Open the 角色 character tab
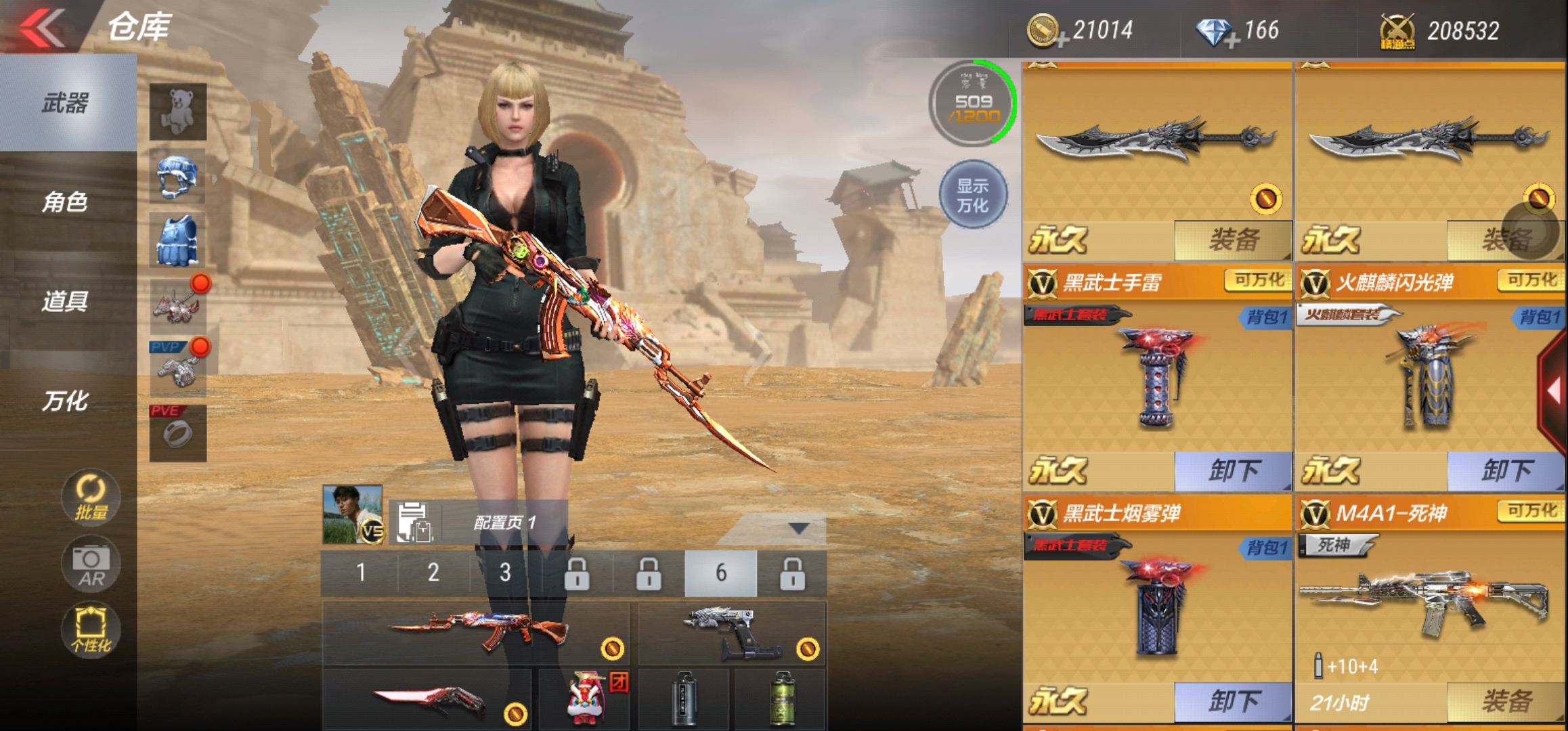This screenshot has width=1568, height=731. pyautogui.click(x=66, y=202)
